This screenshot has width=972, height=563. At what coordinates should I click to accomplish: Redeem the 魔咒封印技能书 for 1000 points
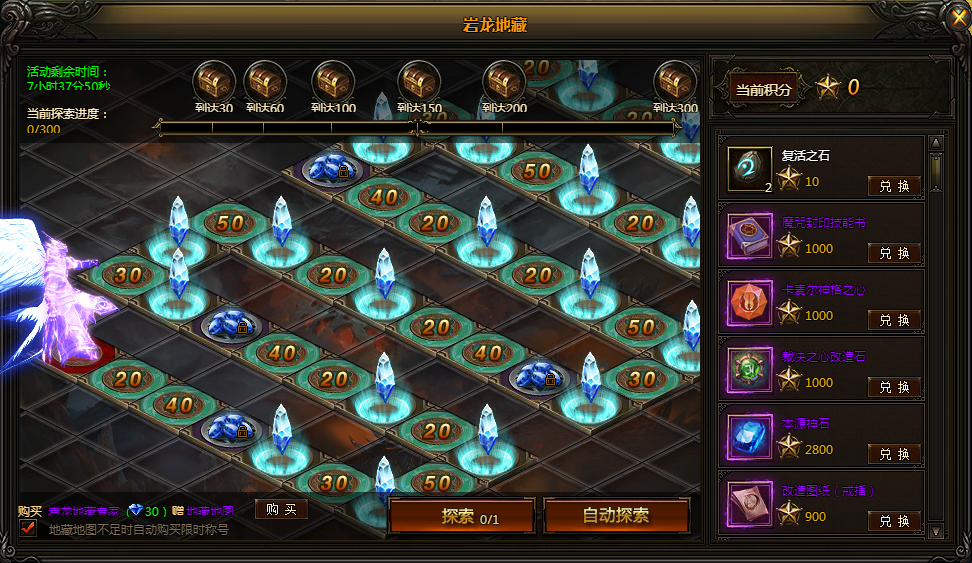click(x=894, y=253)
